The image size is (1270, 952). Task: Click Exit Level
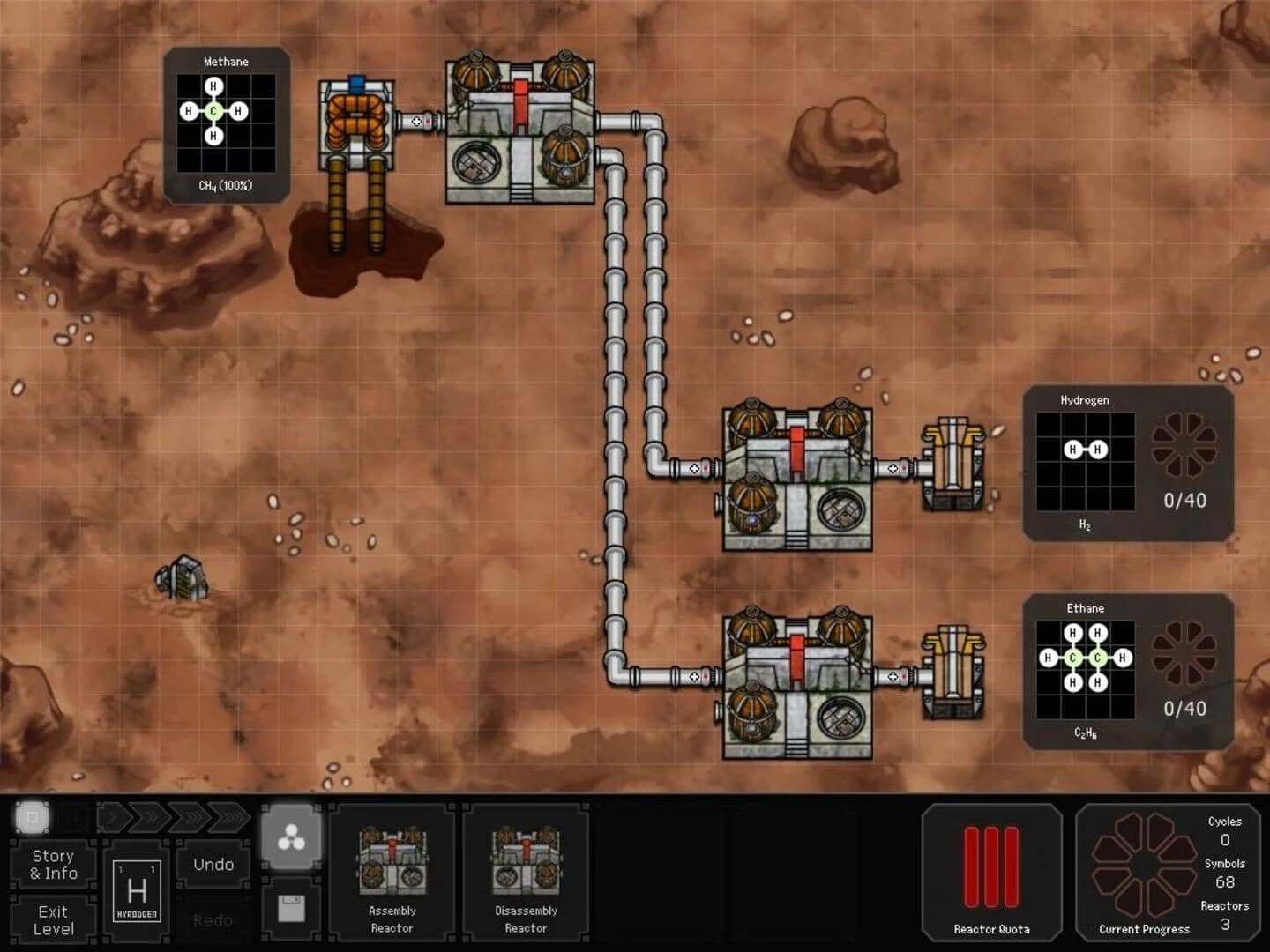click(x=54, y=919)
